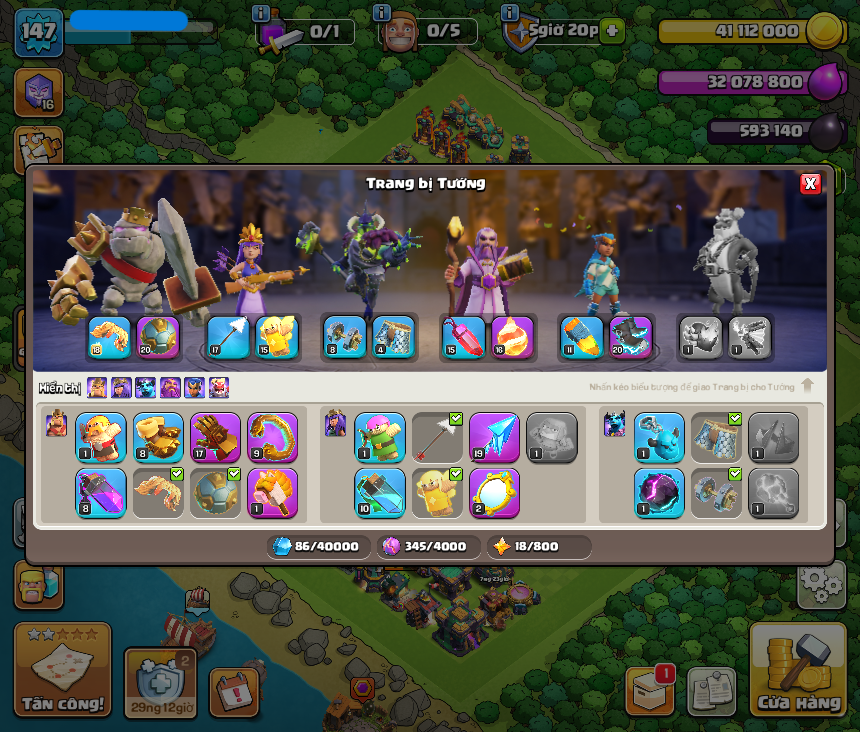
Task: Open the settings gear
Action: [821, 583]
